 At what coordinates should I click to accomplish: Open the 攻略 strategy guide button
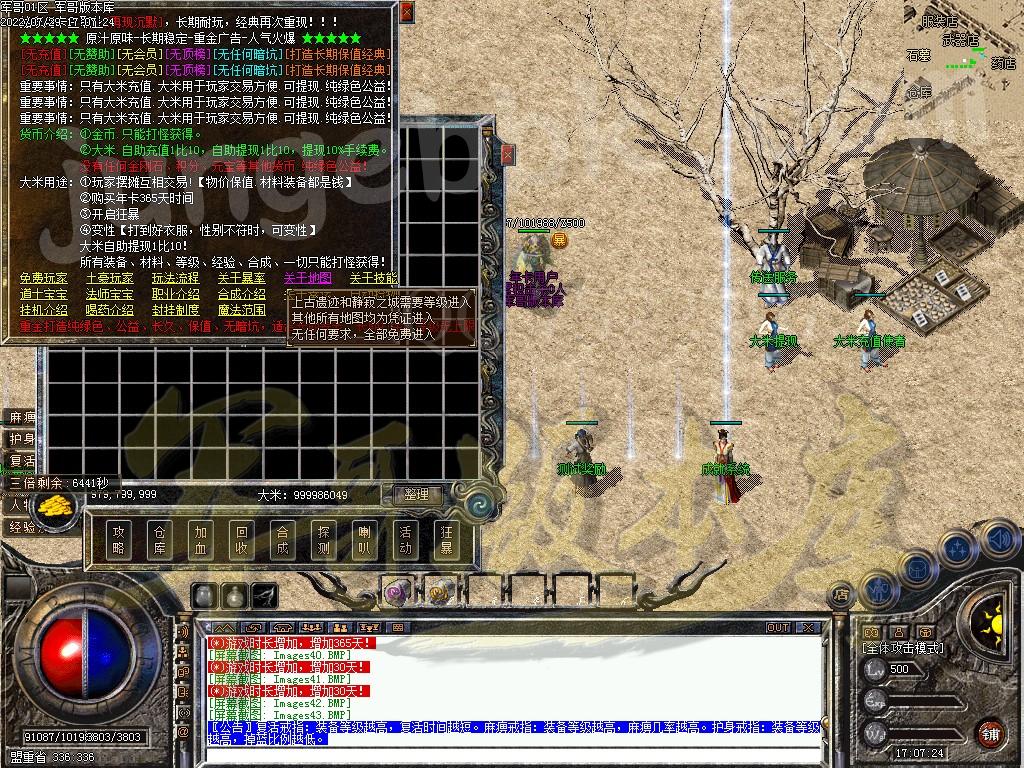tap(118, 540)
